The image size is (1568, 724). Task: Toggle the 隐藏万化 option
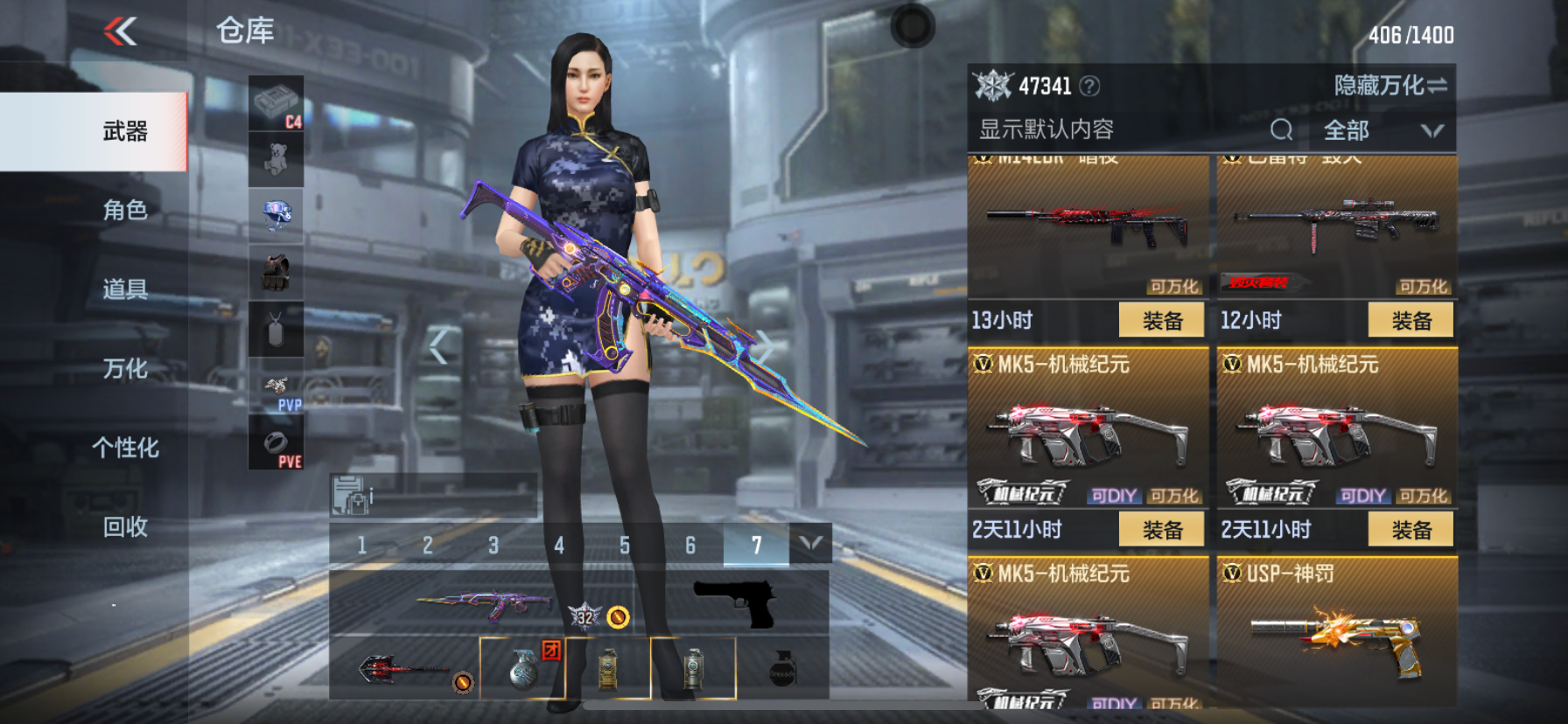(1389, 86)
